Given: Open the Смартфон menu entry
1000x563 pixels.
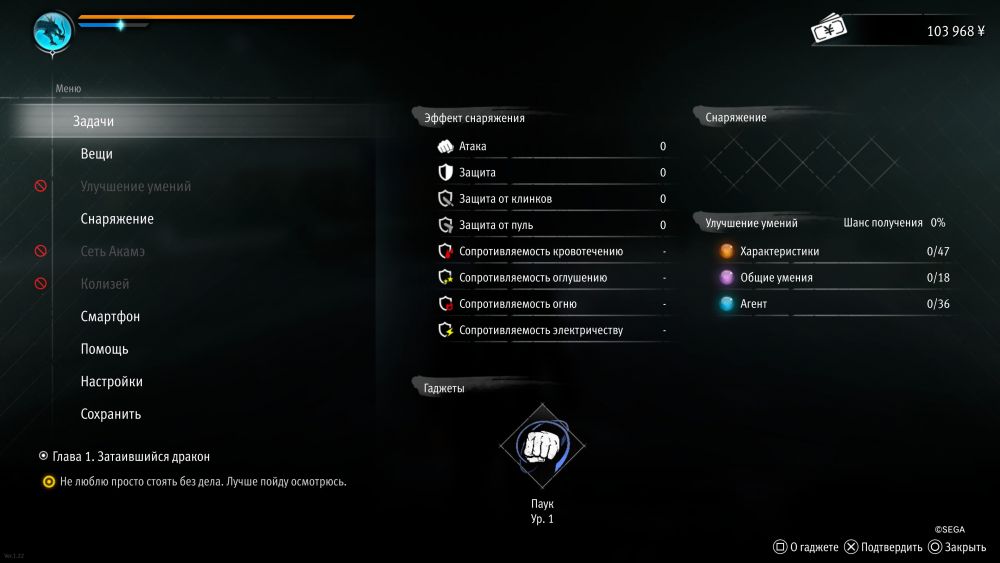Looking at the screenshot, I should [110, 317].
